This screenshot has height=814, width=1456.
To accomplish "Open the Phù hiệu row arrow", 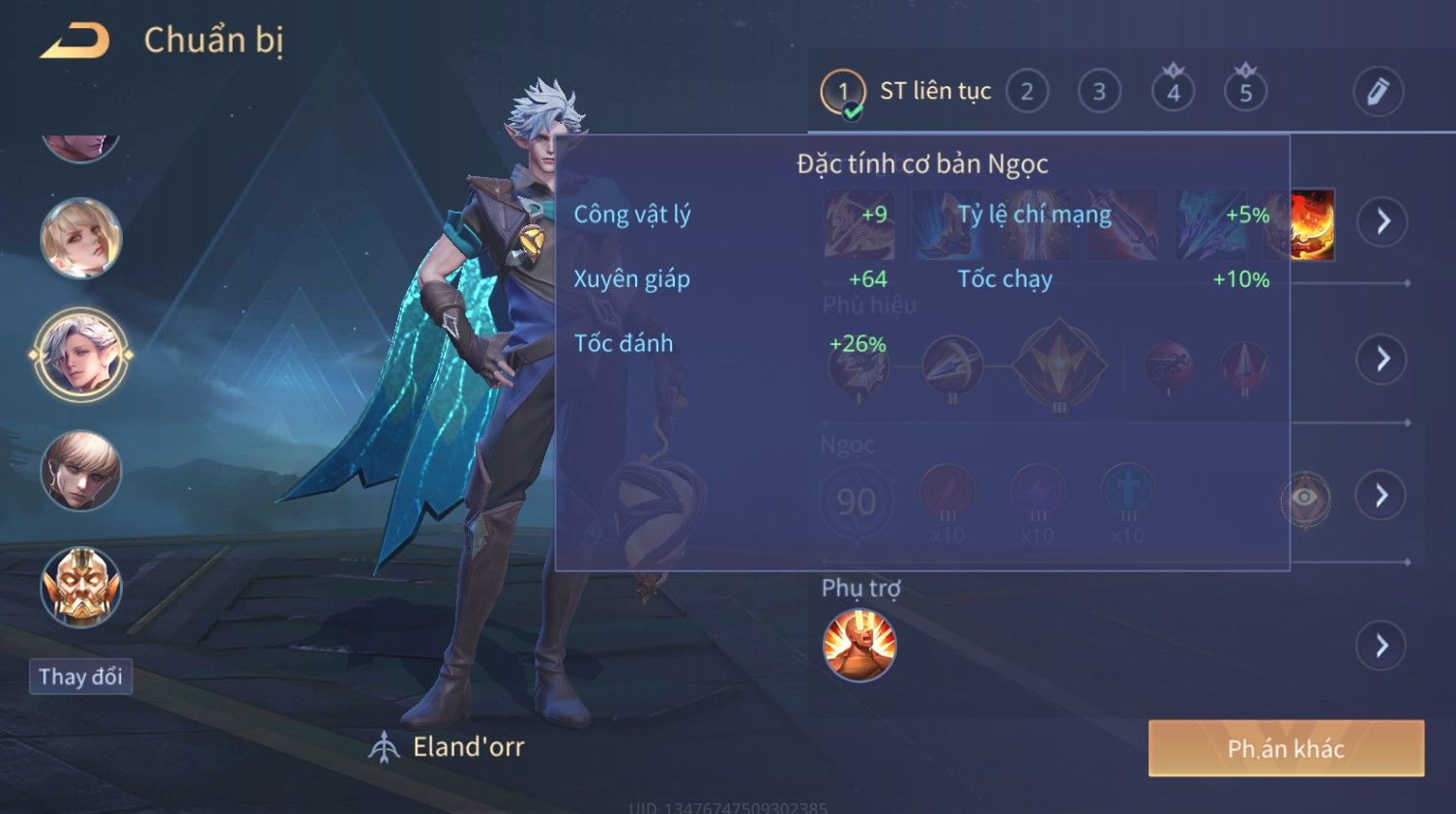I will coord(1383,359).
